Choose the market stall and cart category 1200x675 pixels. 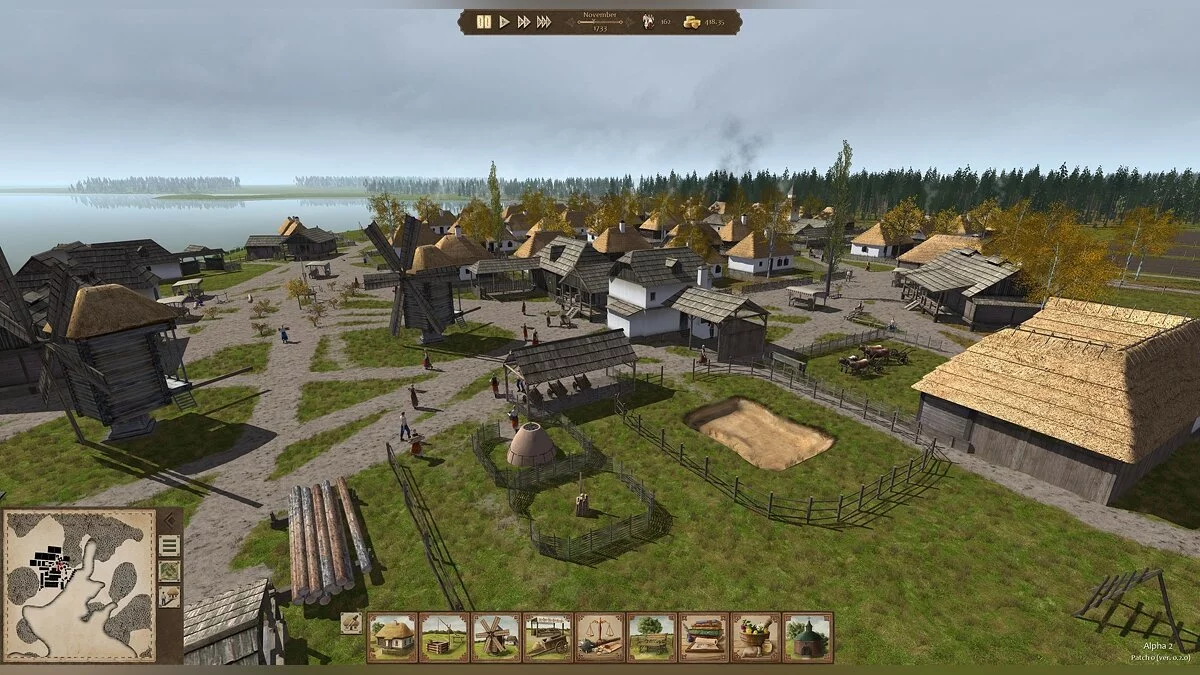(548, 637)
